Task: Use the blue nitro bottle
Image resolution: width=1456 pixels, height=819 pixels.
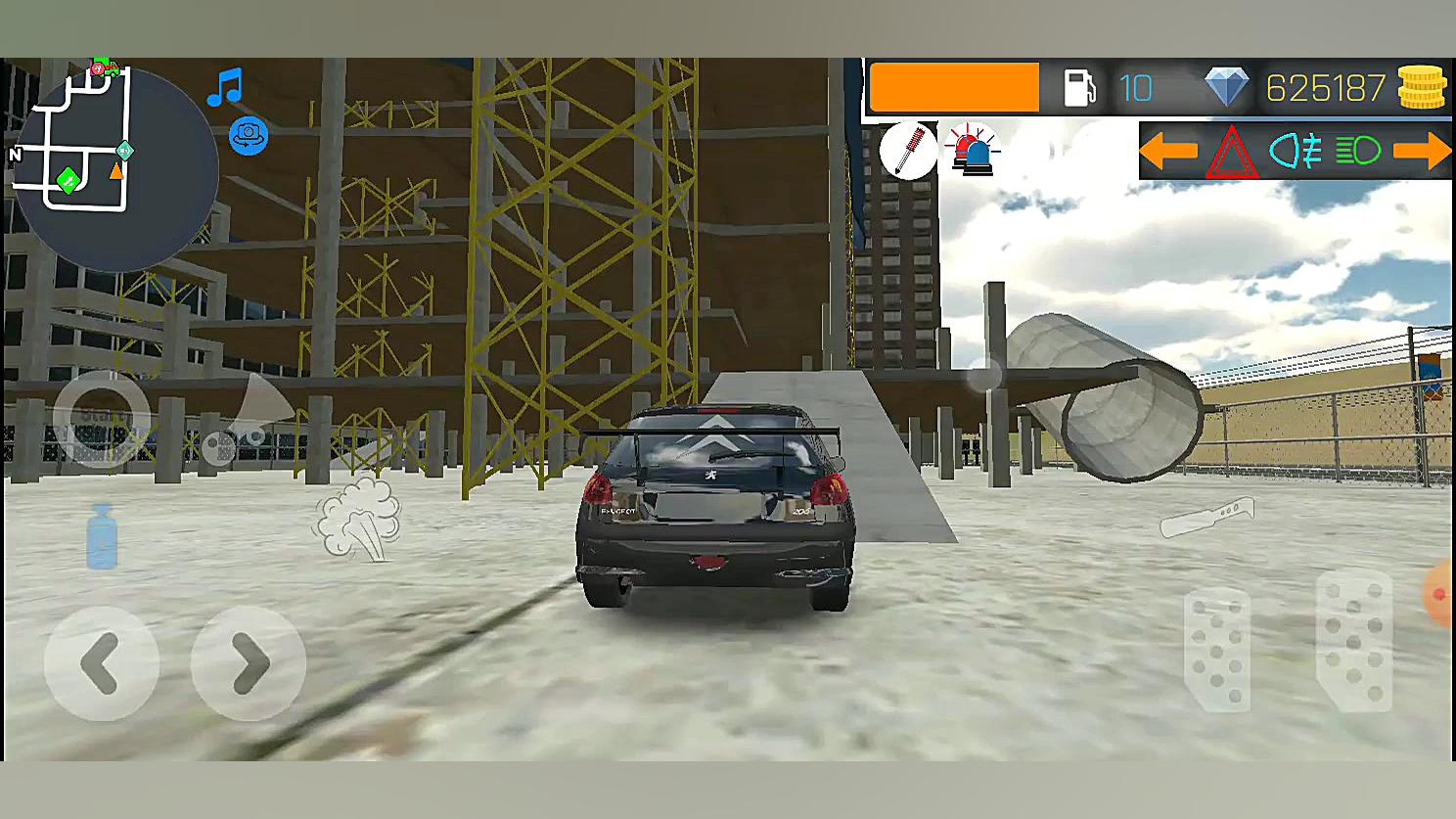Action: (x=102, y=537)
